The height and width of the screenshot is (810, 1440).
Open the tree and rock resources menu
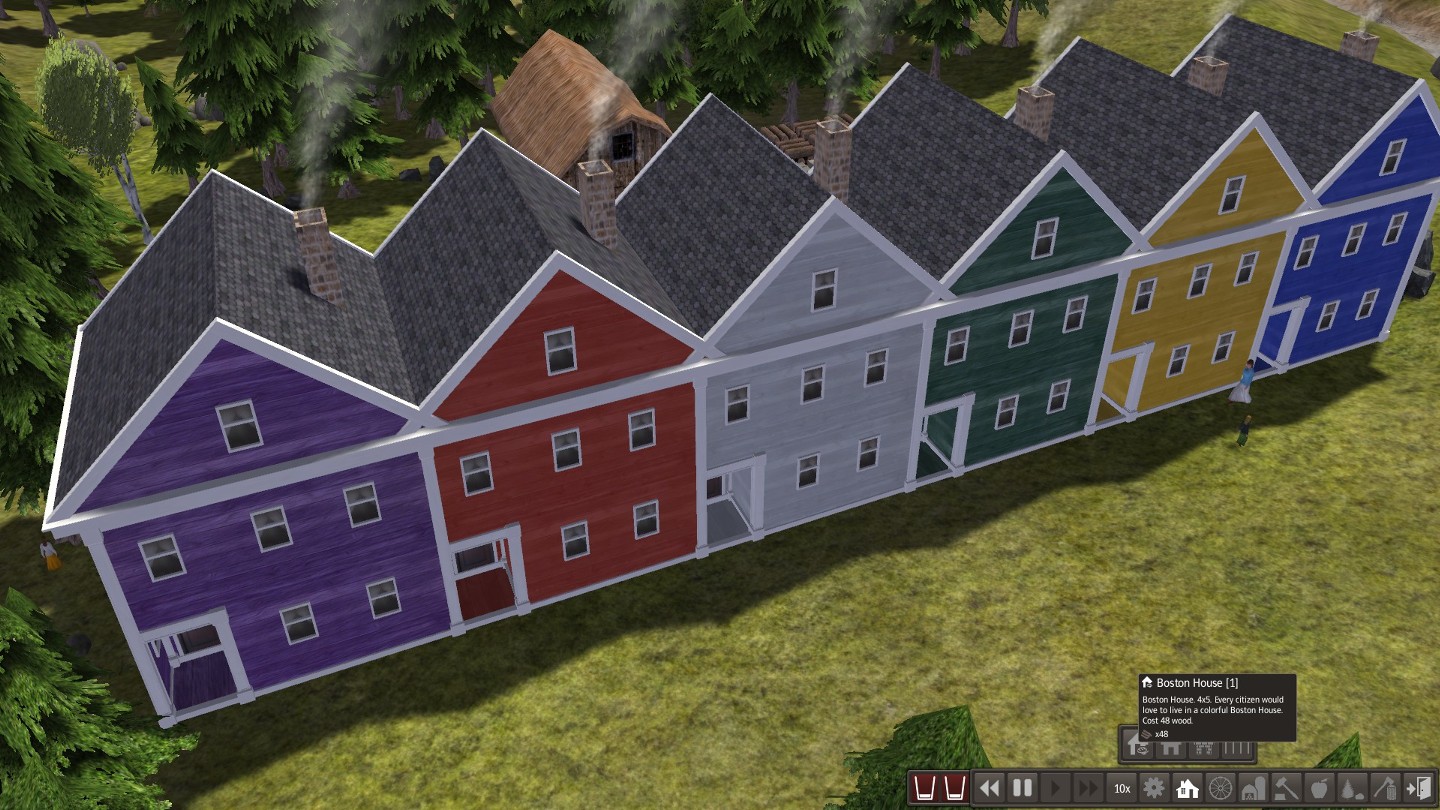click(x=1352, y=788)
